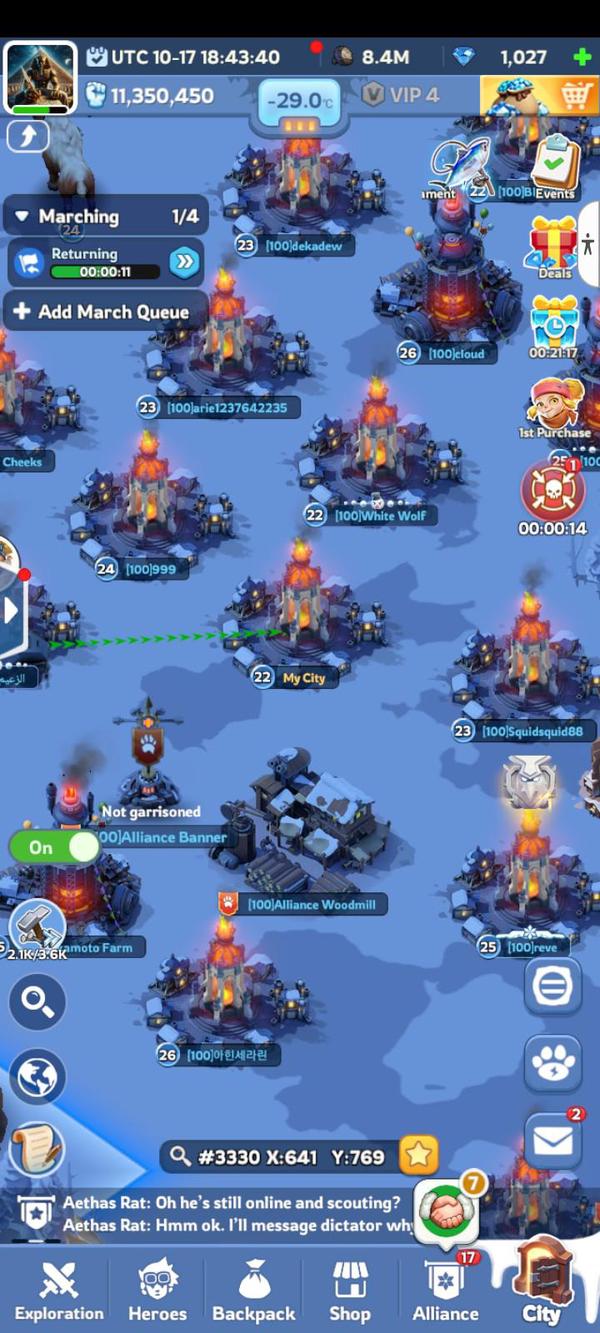Open the player avatar profile
The width and height of the screenshot is (600, 1333).
pos(41,78)
